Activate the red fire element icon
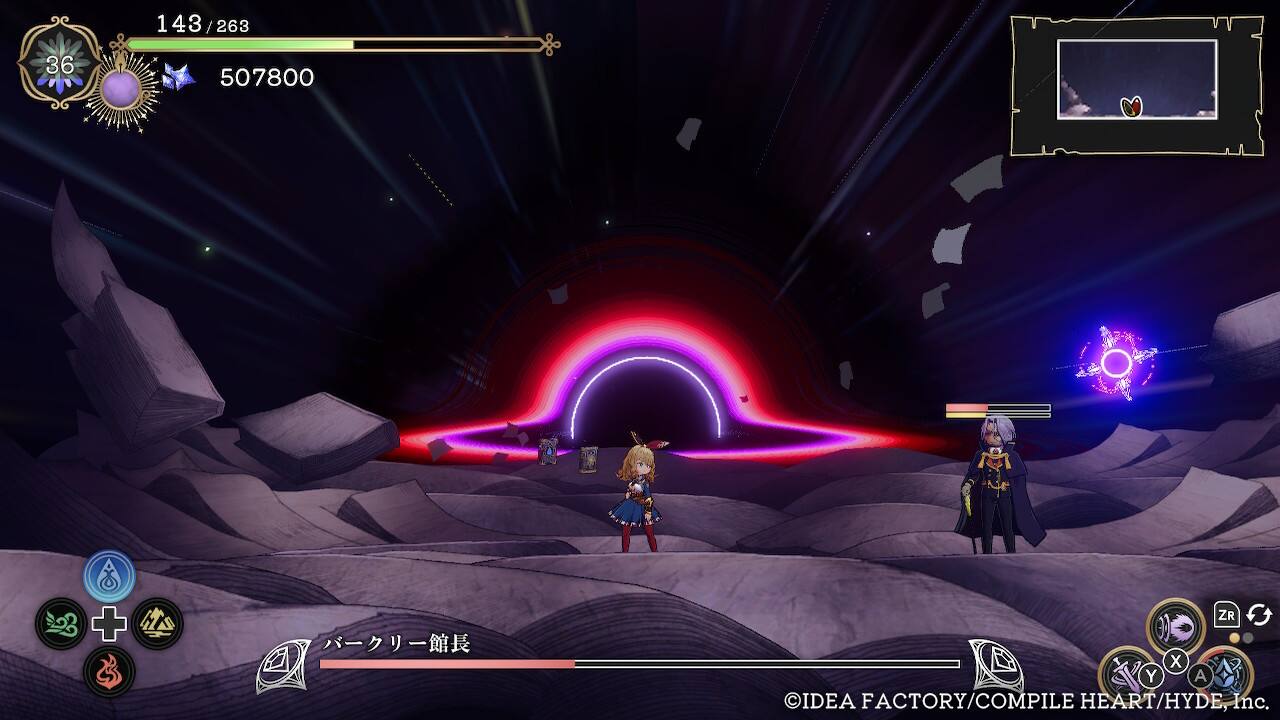 [109, 671]
